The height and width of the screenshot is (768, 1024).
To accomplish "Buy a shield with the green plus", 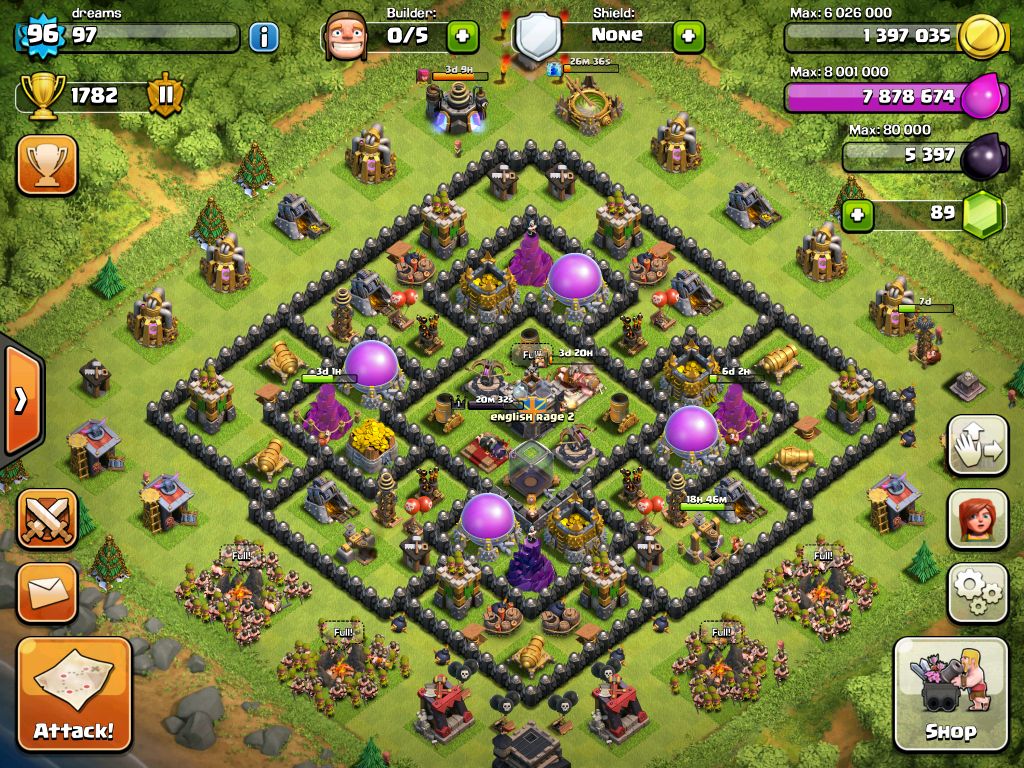I will click(x=688, y=37).
